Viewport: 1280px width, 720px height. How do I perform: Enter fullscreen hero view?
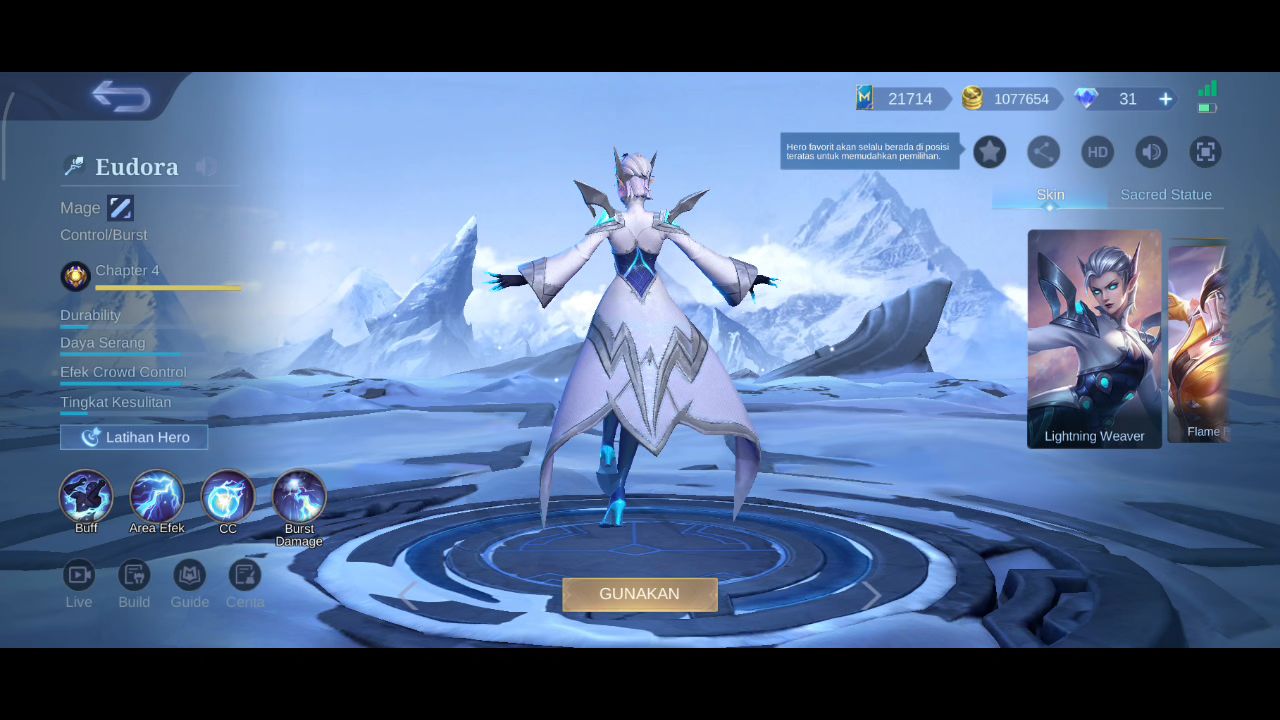point(1206,152)
